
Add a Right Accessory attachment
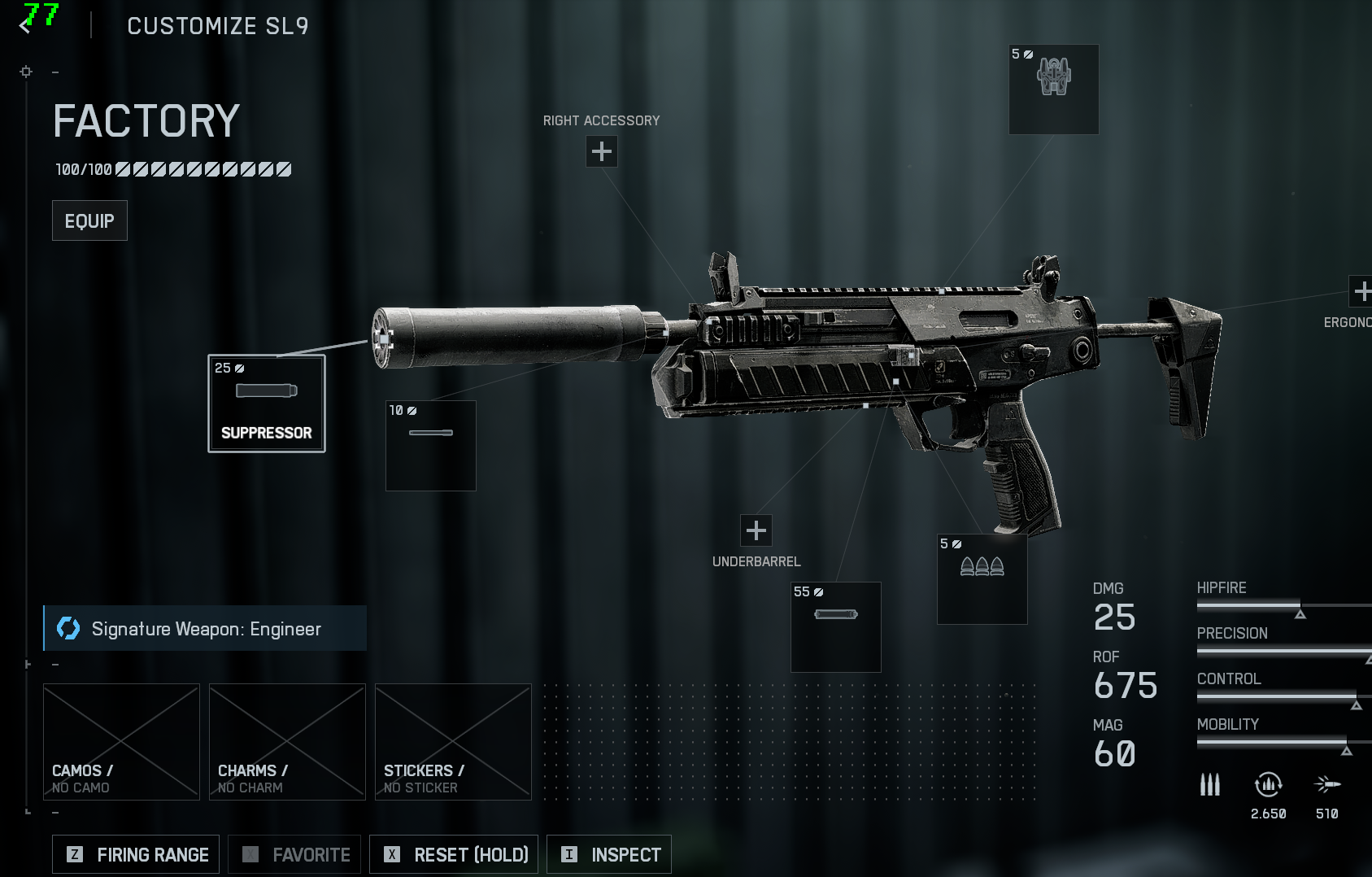click(602, 151)
